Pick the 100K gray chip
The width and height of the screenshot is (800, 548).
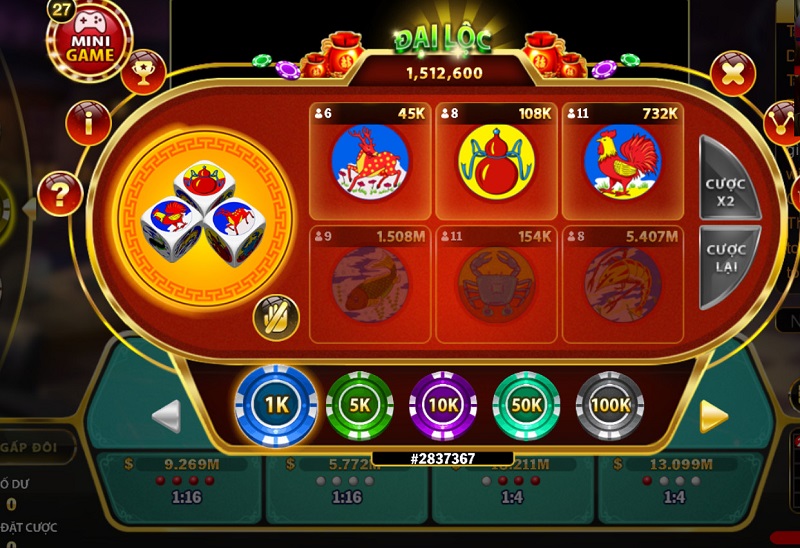click(x=610, y=405)
